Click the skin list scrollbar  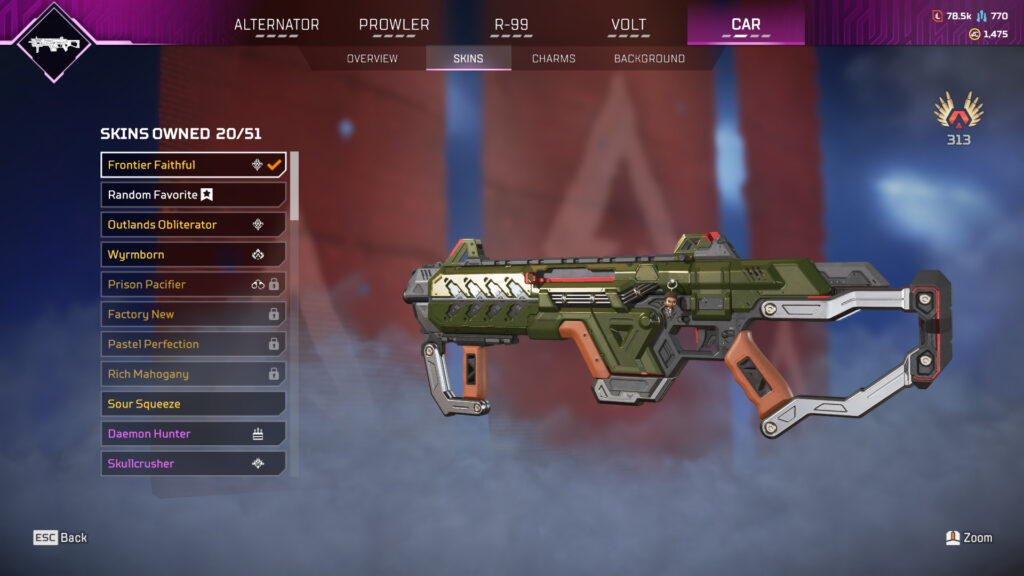click(294, 186)
